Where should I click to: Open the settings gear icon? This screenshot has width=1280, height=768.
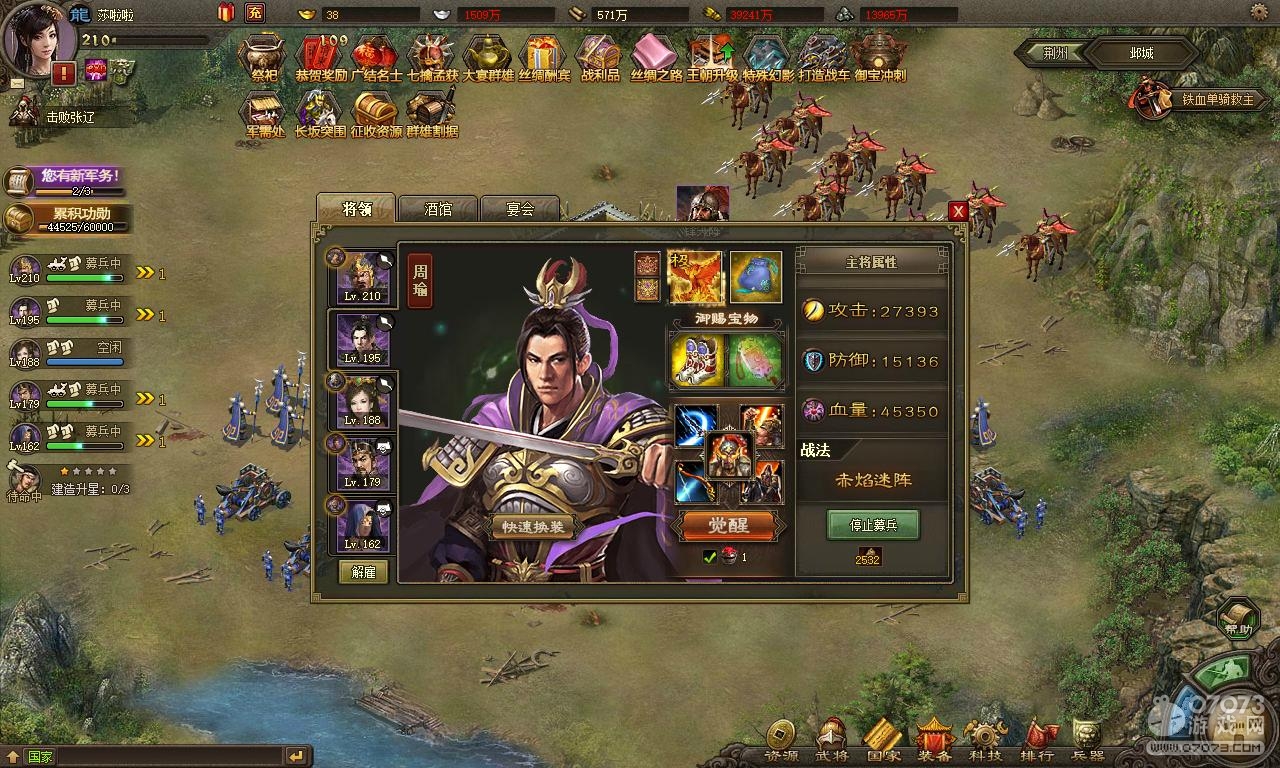coord(1260,12)
